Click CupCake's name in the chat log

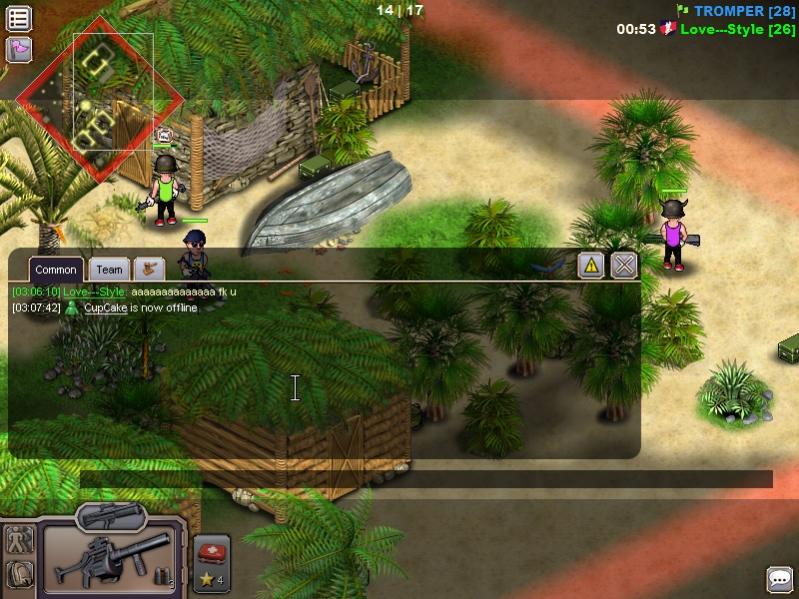pyautogui.click(x=105, y=308)
